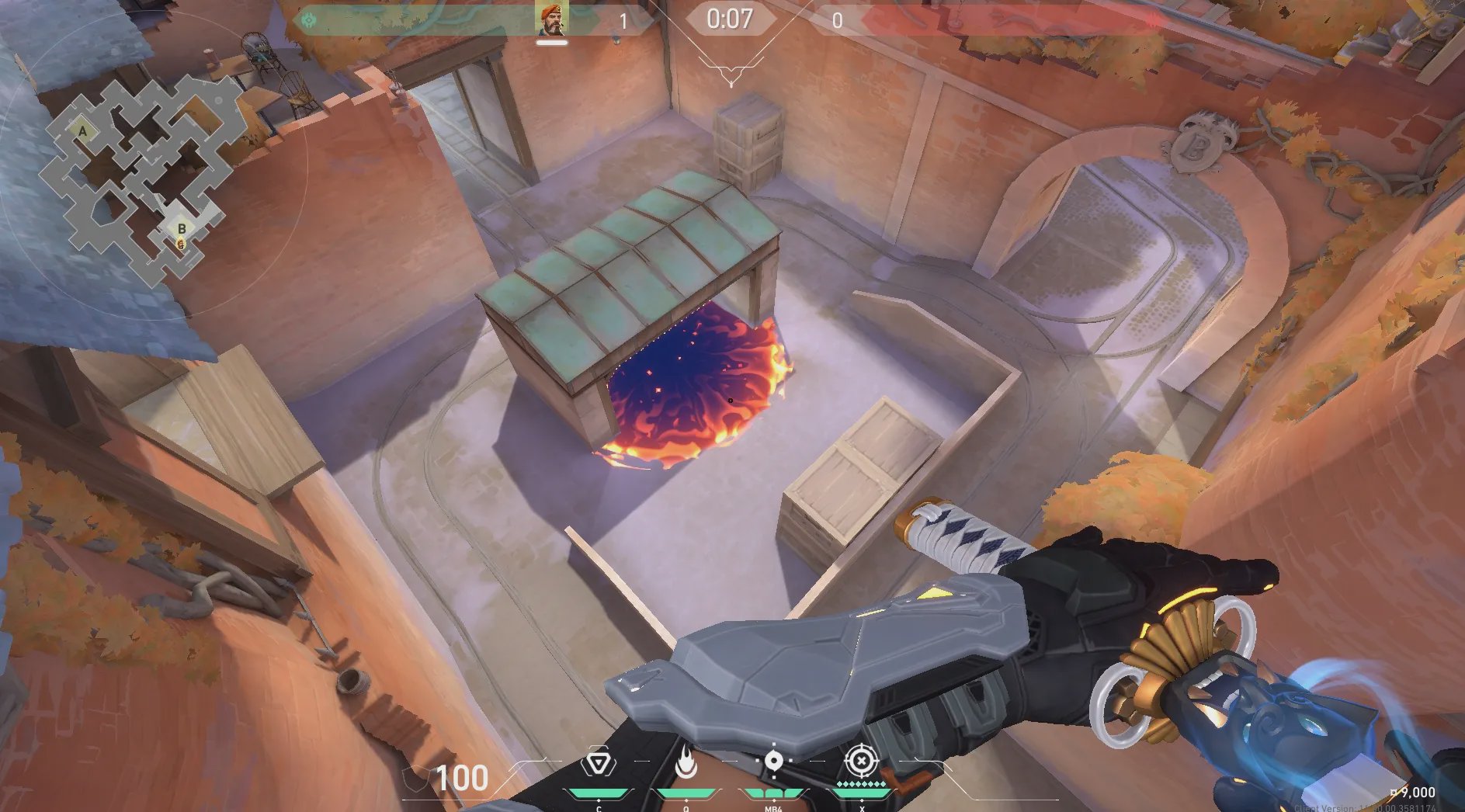Select the B site marker on minimap
Viewport: 1465px width, 812px height.
[182, 228]
